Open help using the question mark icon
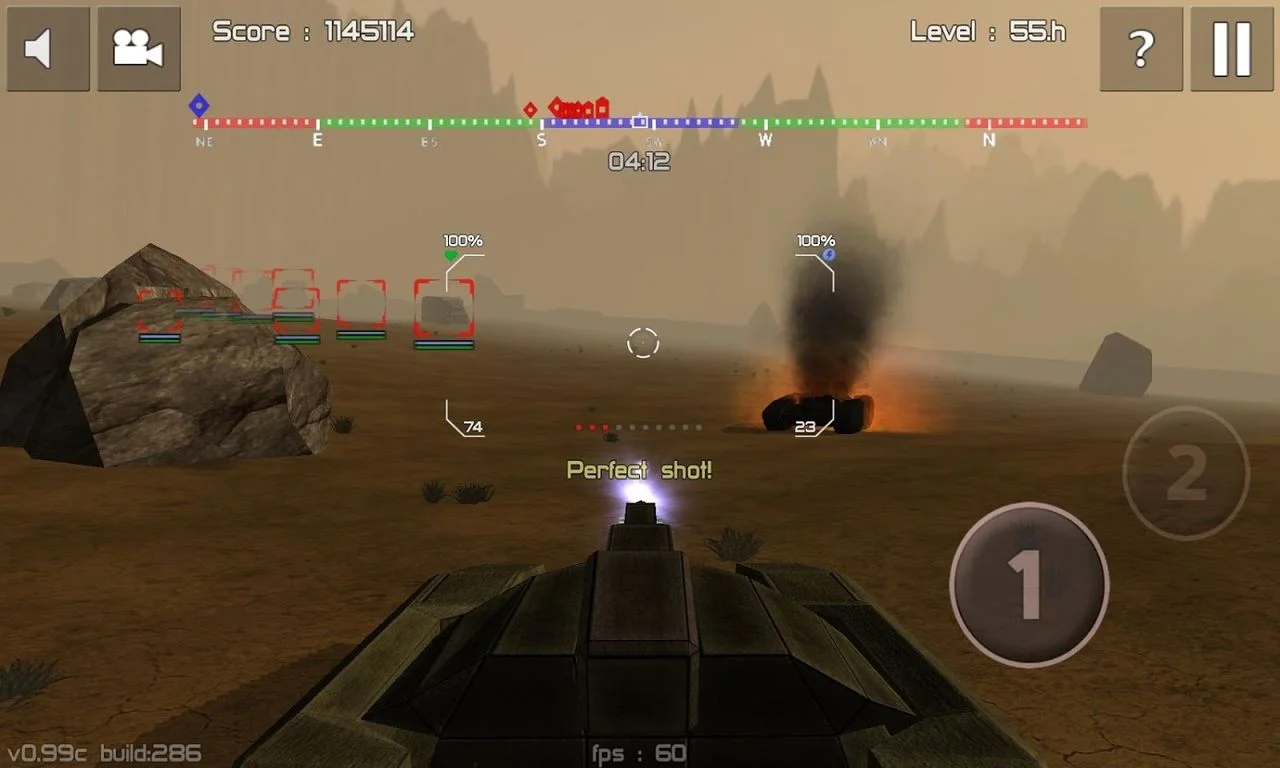 point(1140,48)
